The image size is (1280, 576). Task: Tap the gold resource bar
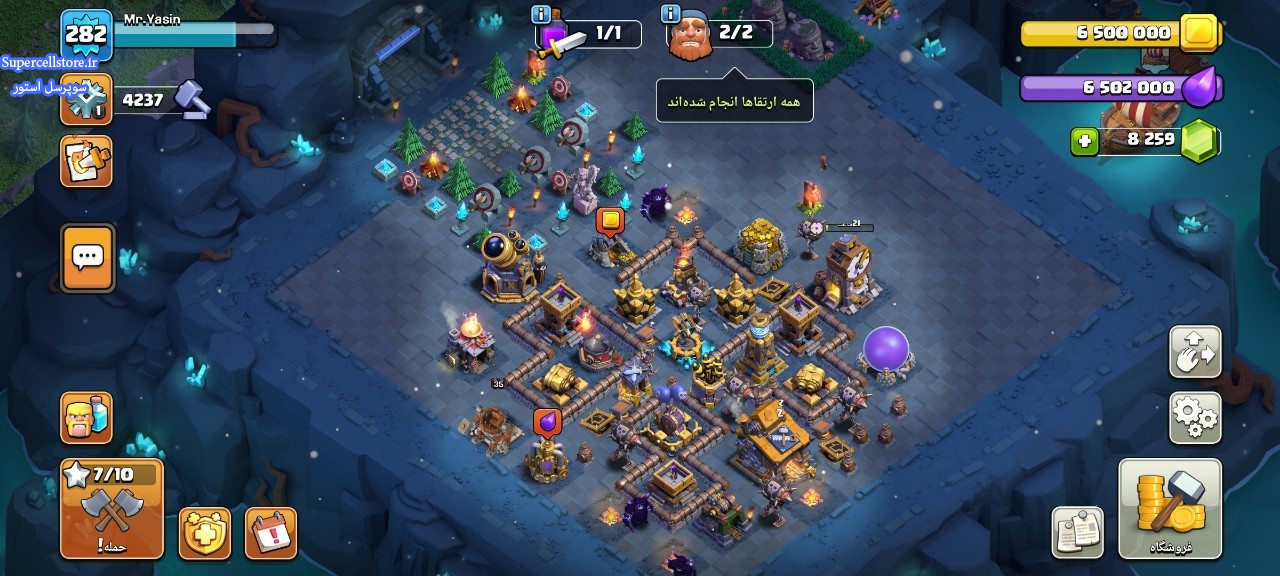tap(1110, 33)
